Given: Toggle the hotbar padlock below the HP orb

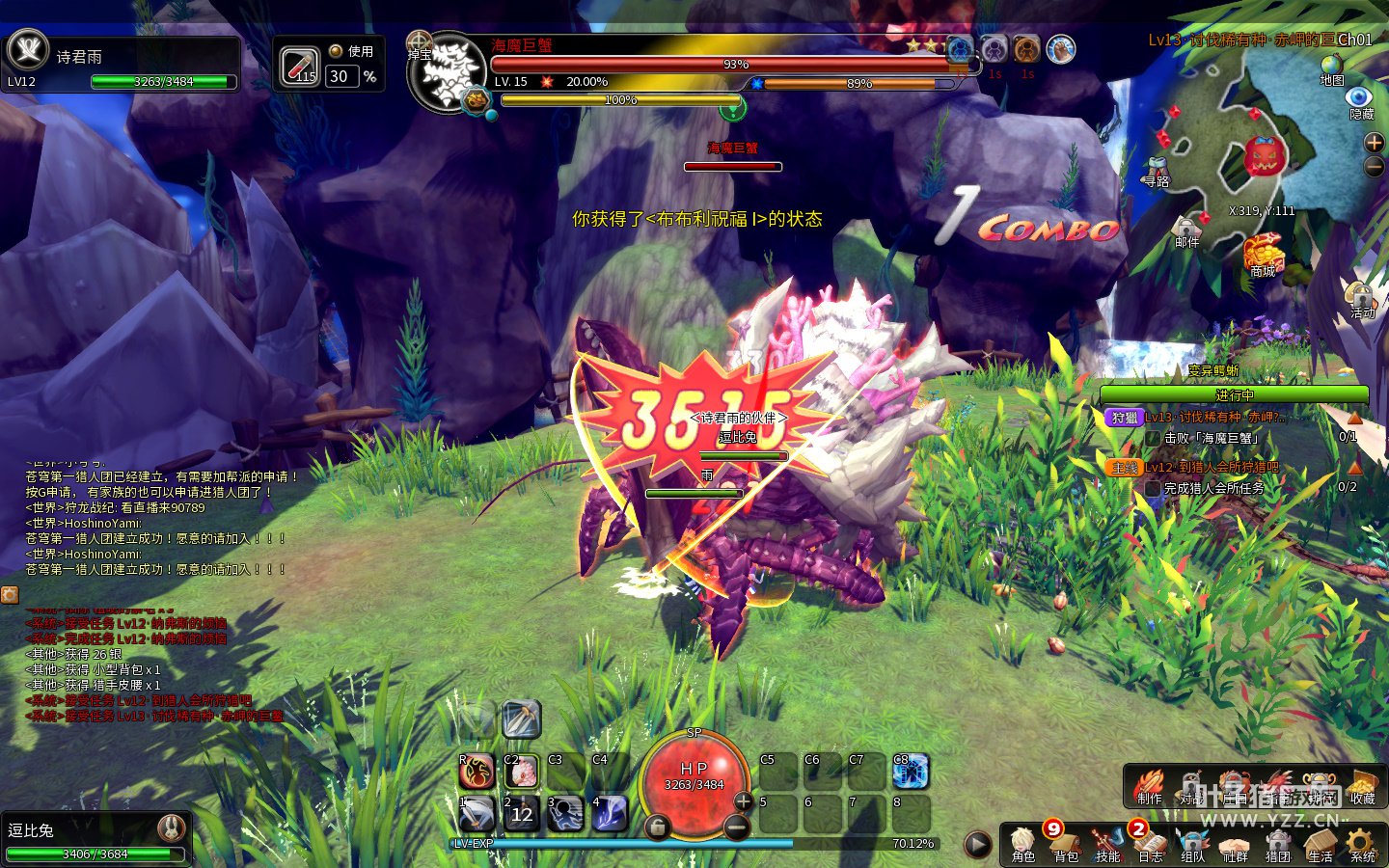Looking at the screenshot, I should pos(657,827).
